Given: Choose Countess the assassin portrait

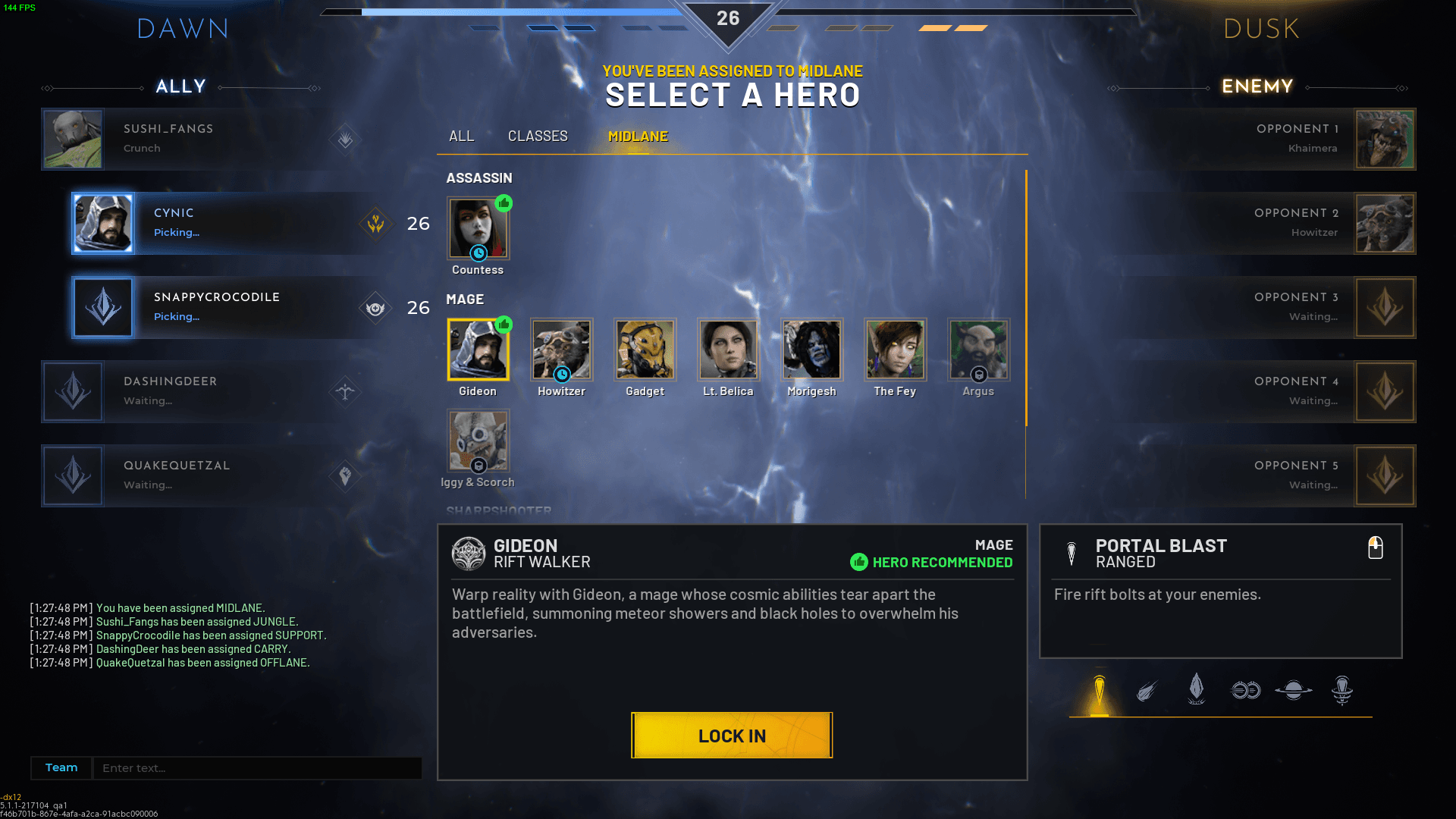Looking at the screenshot, I should click(478, 229).
